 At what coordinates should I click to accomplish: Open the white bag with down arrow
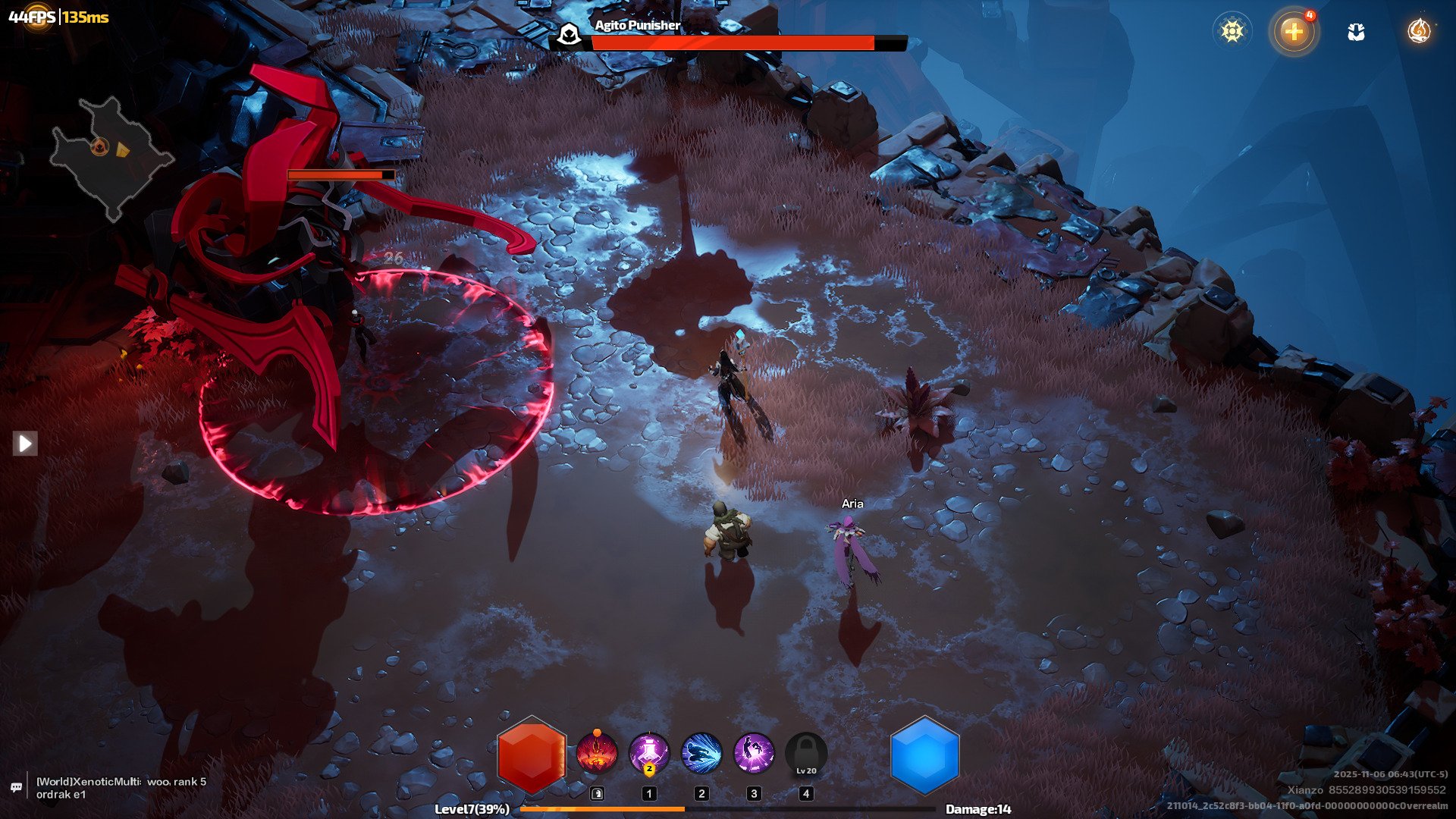[1356, 32]
